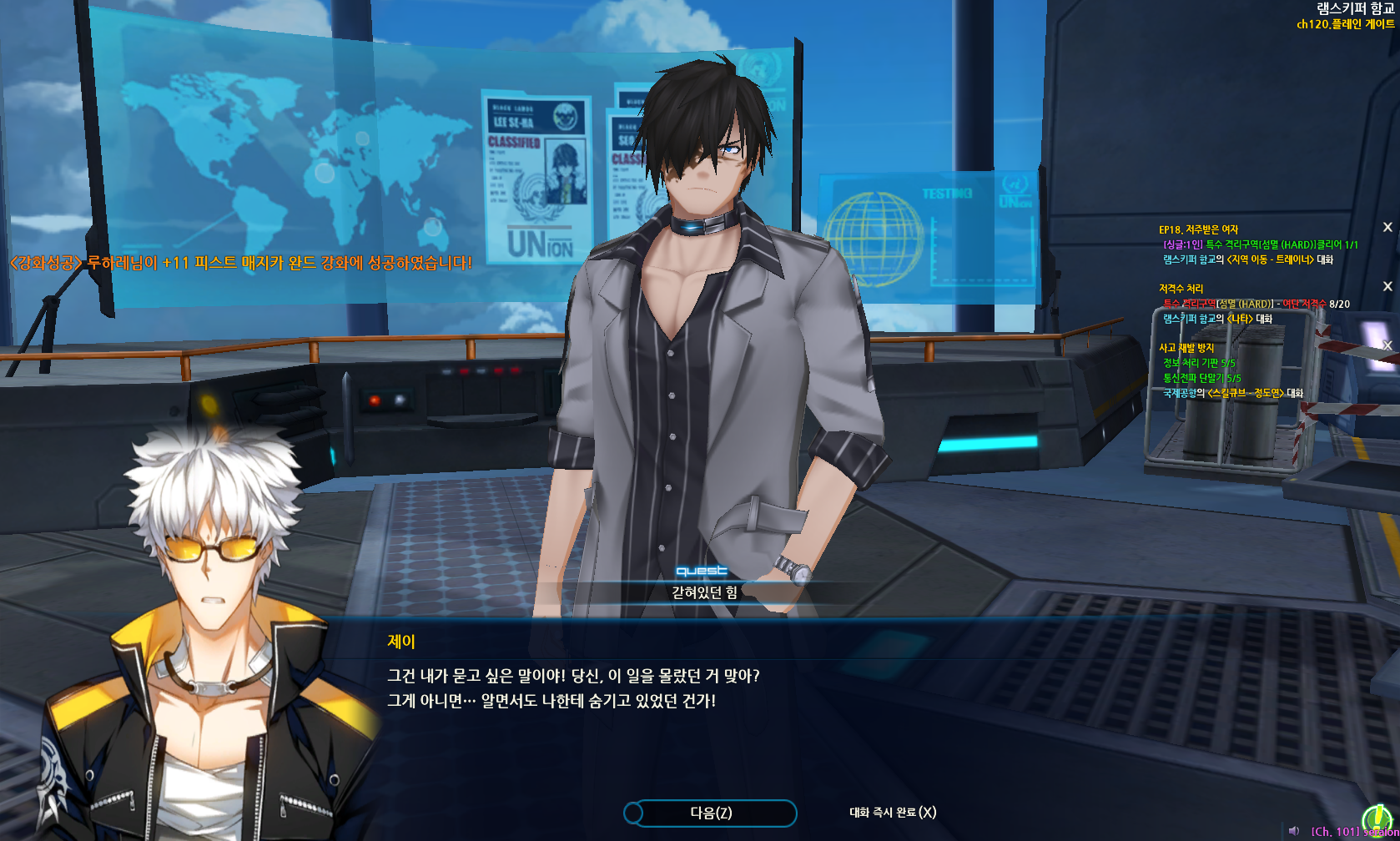The height and width of the screenshot is (841, 1400).
Task: Open the EP18 저주받은 여자 quest title
Action: [1198, 229]
